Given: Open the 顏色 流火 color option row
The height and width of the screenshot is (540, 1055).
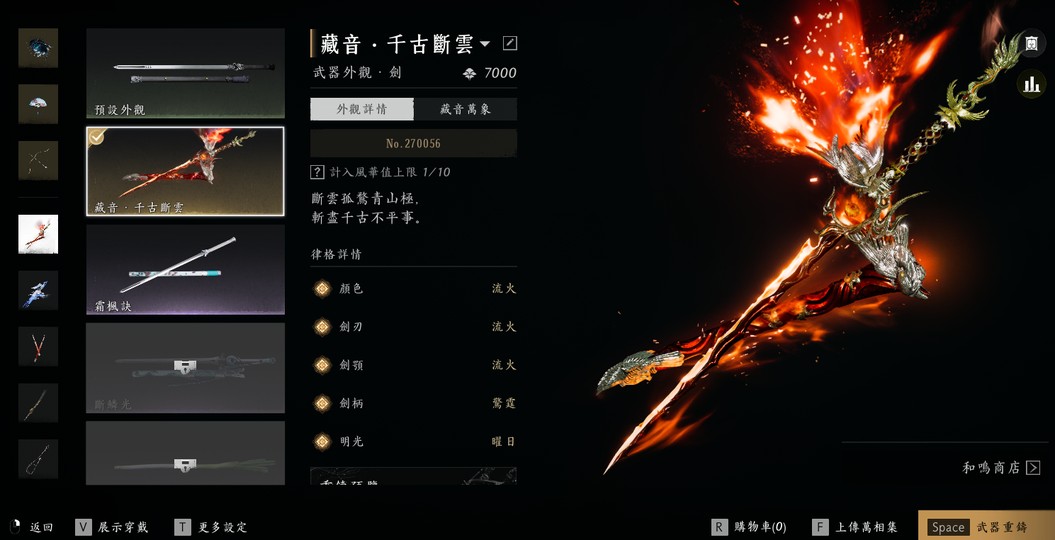Looking at the screenshot, I should tap(413, 289).
